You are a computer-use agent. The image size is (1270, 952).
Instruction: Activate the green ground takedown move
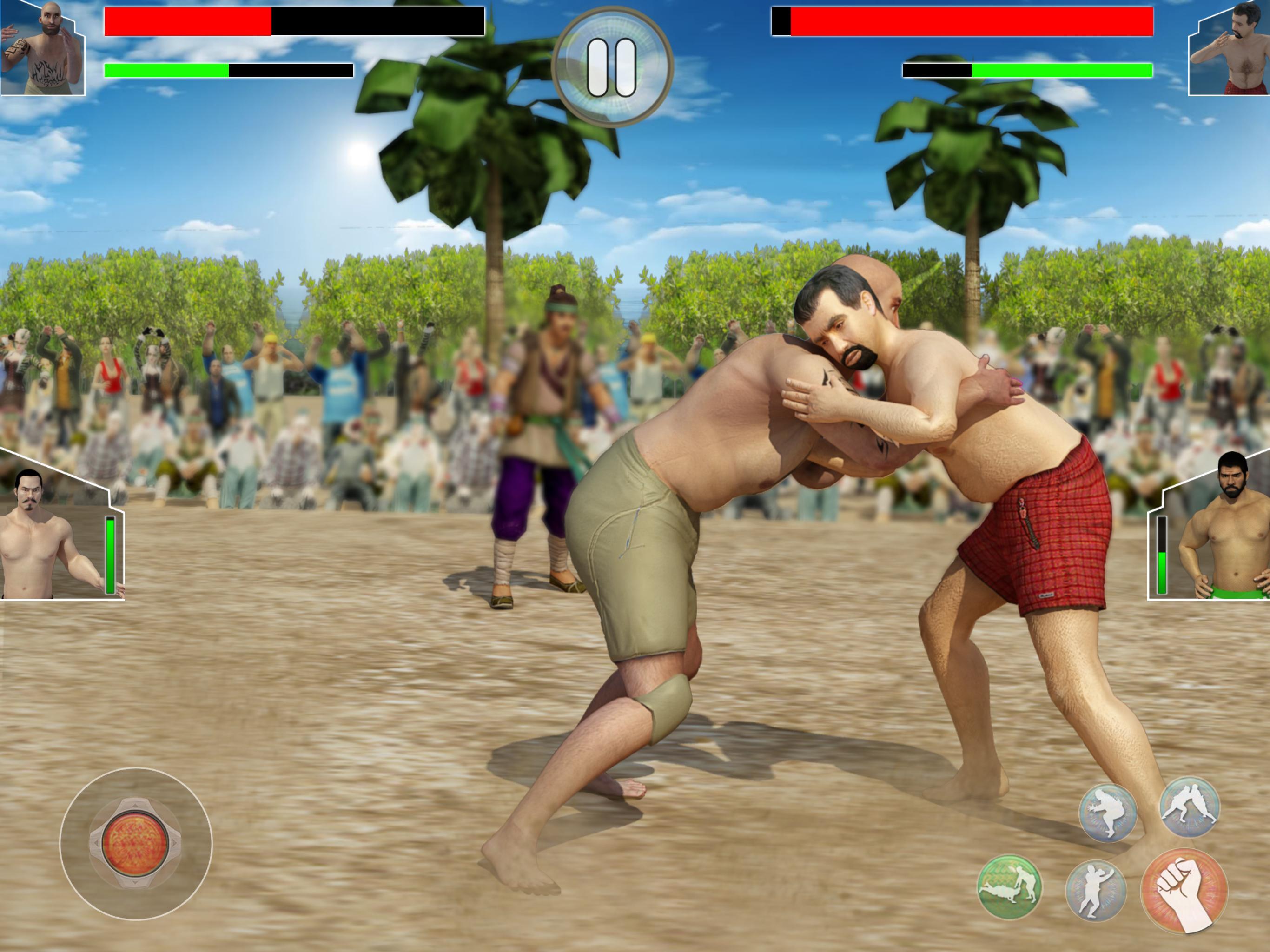1009,887
